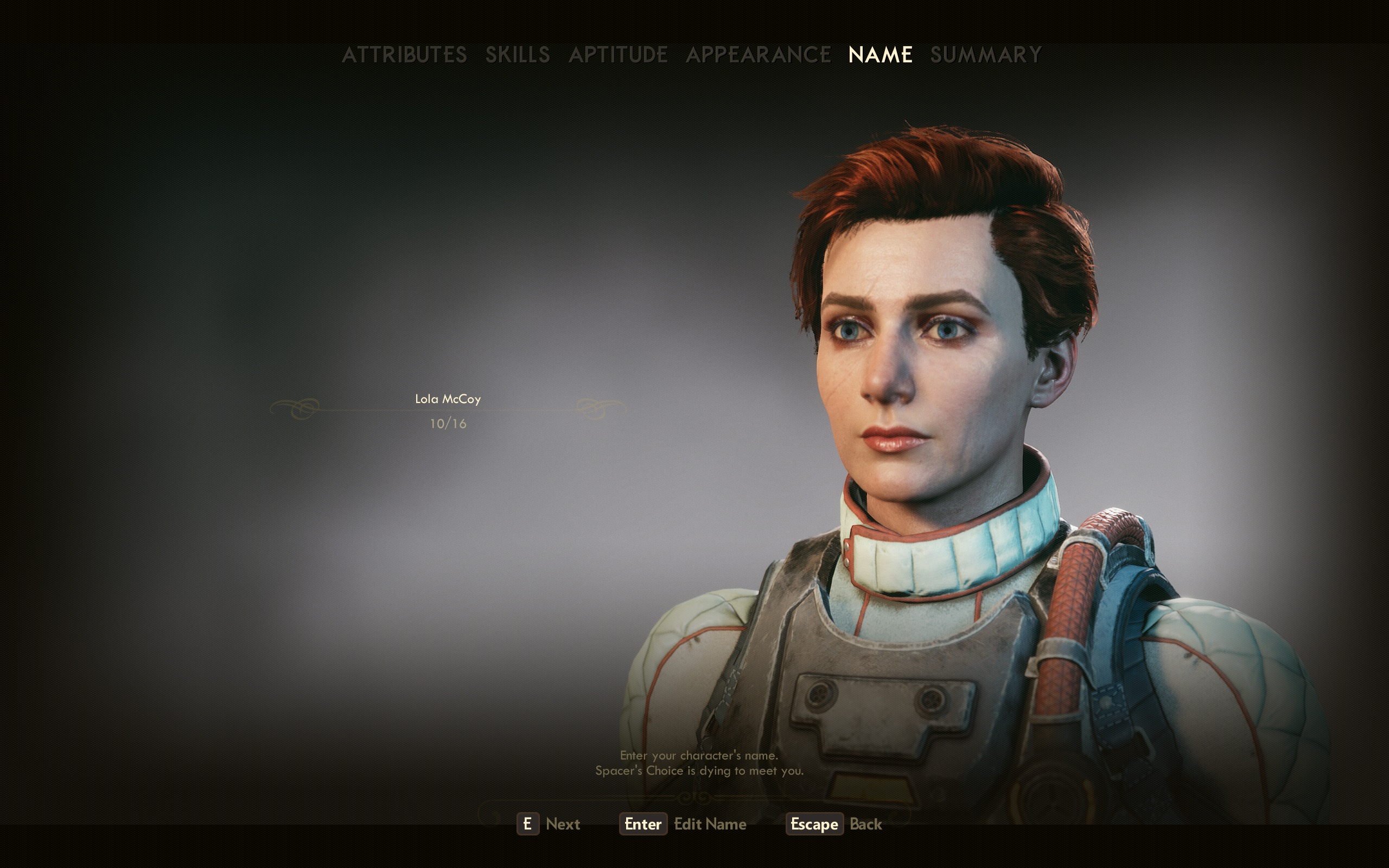Show the Summary tab
The width and height of the screenshot is (1389, 868).
[x=985, y=55]
